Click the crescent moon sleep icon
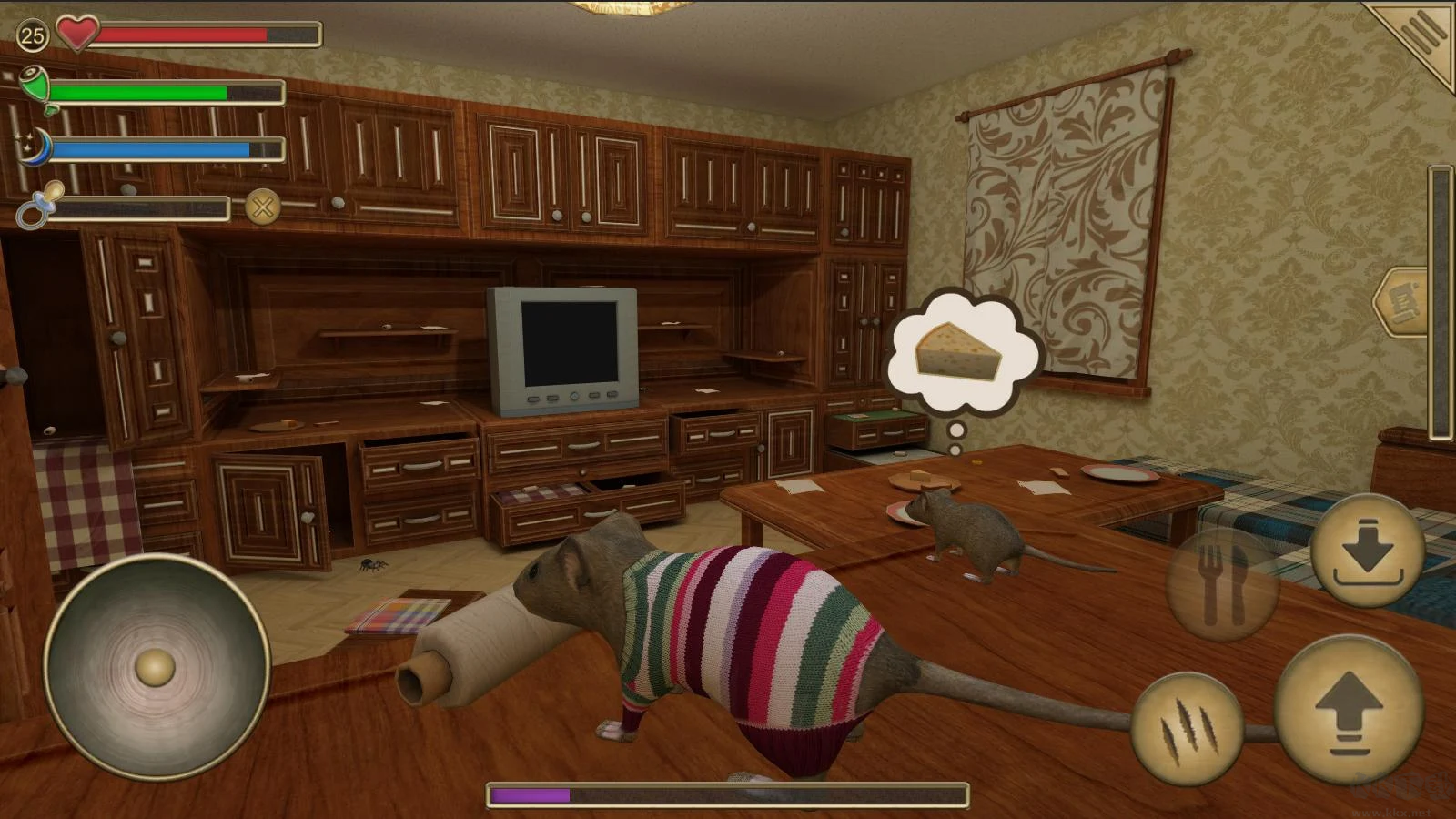This screenshot has width=1456, height=819. (x=36, y=146)
